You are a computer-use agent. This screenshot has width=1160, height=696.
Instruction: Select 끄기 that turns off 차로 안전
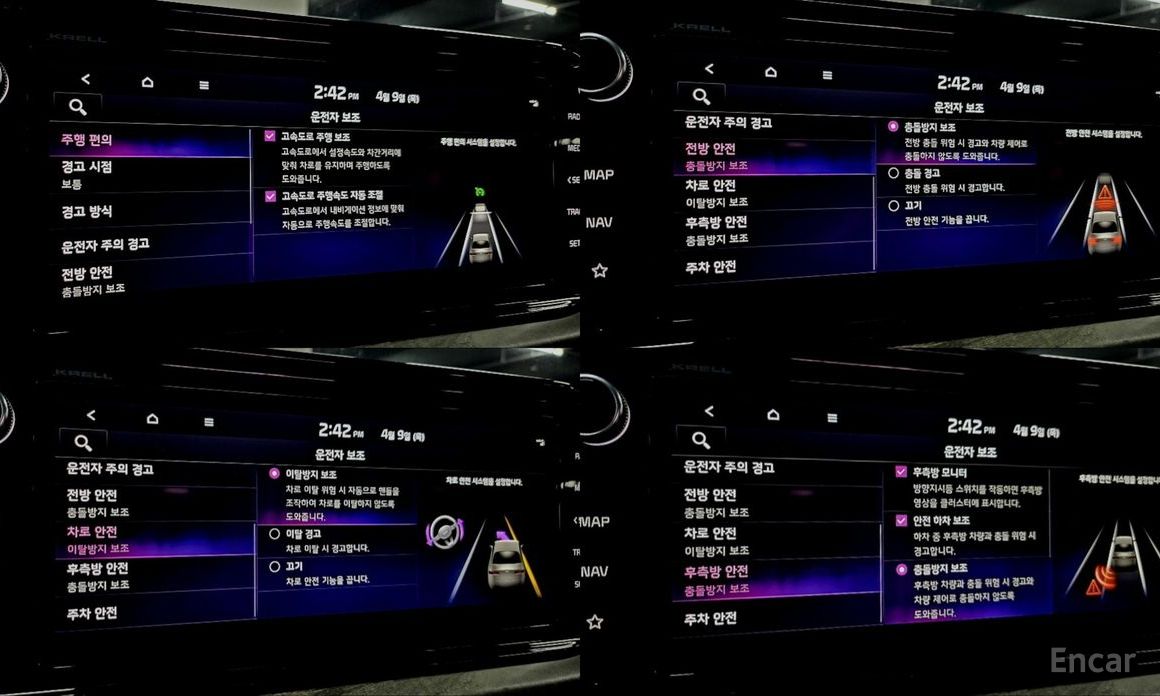pyautogui.click(x=275, y=566)
